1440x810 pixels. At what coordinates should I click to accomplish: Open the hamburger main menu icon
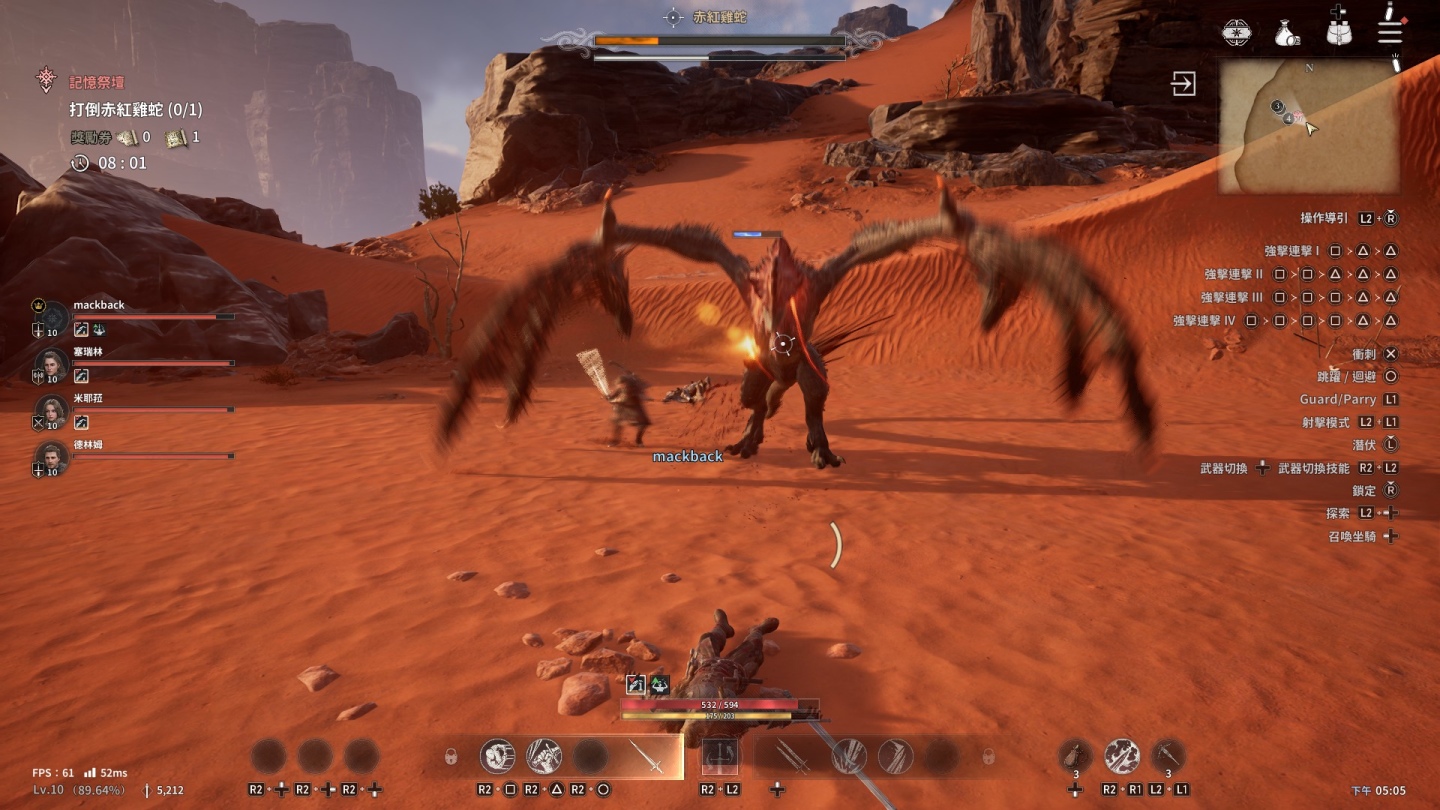(x=1390, y=30)
